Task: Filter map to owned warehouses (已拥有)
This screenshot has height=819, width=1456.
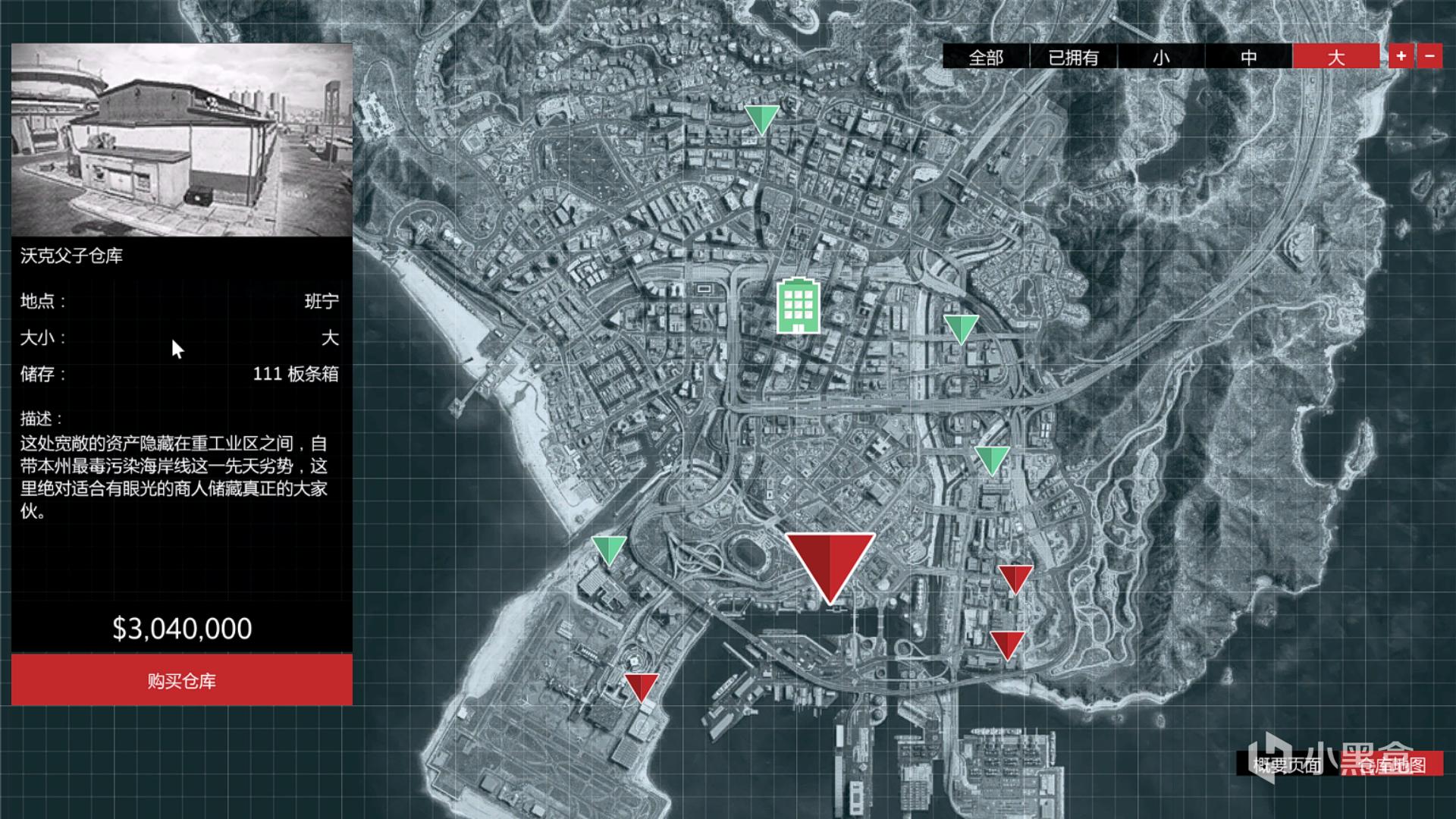Action: [x=1073, y=57]
